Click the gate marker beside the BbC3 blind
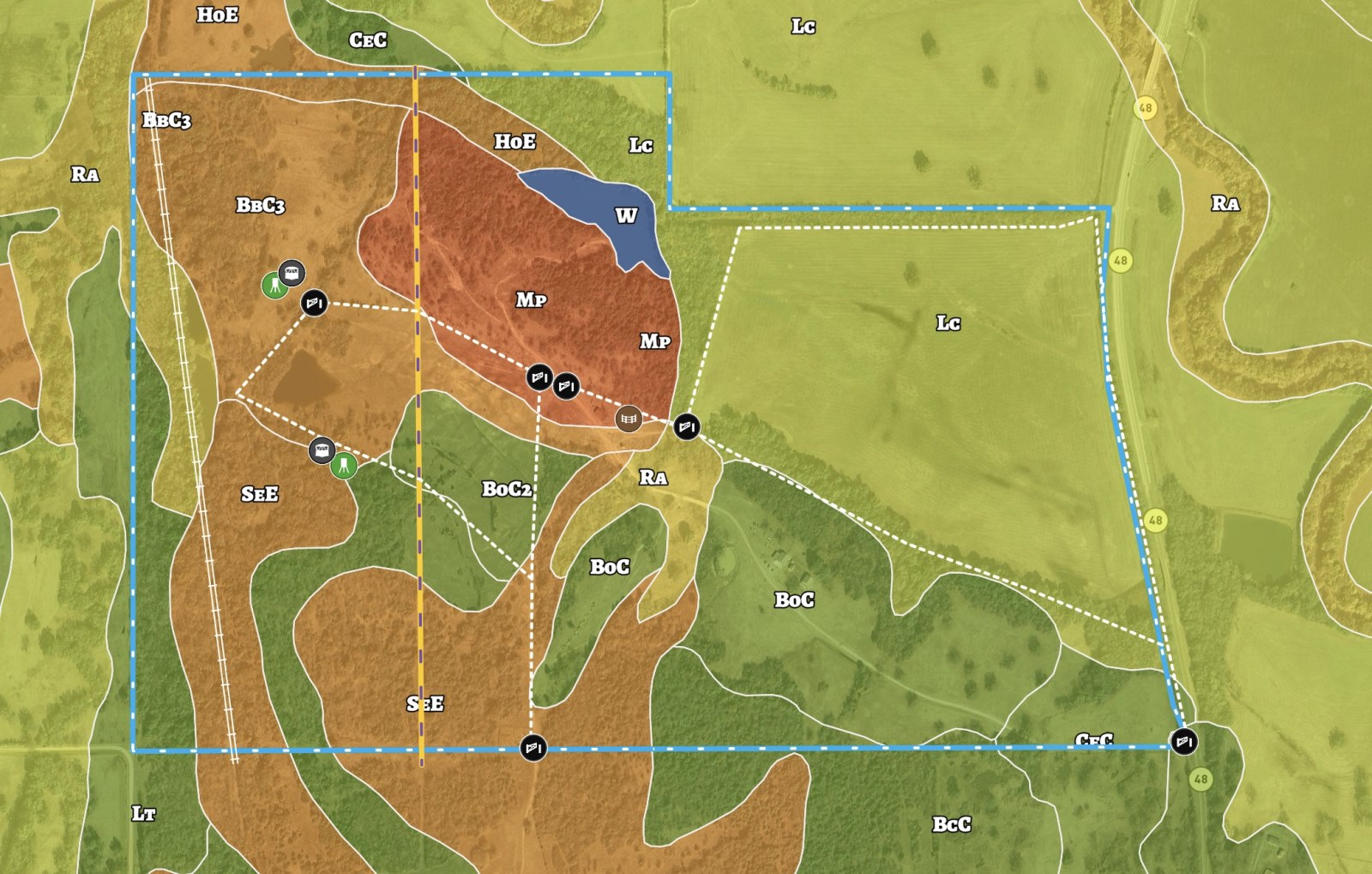The image size is (1372, 874). (x=314, y=302)
